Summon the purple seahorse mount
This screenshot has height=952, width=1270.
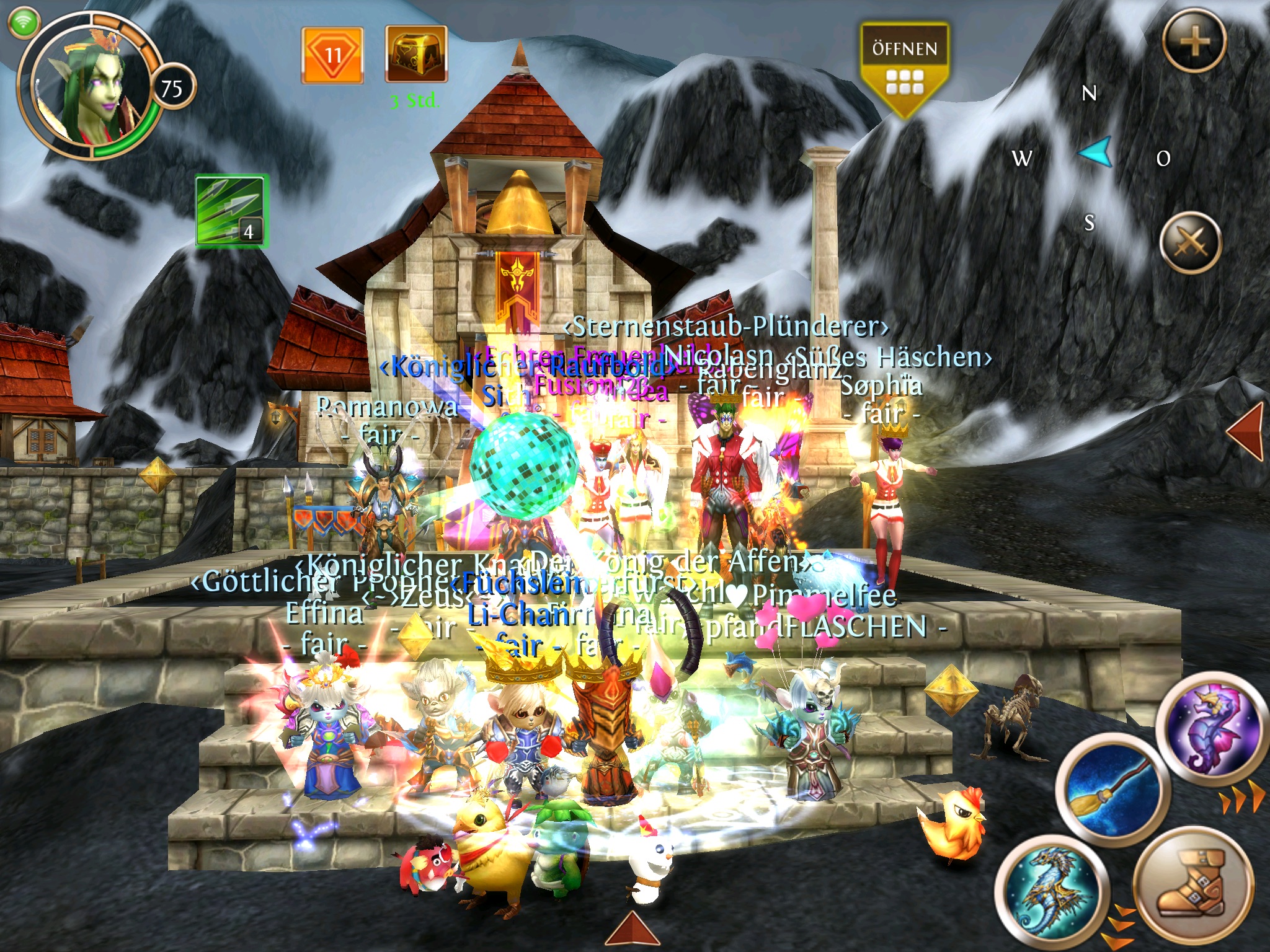(1210, 728)
